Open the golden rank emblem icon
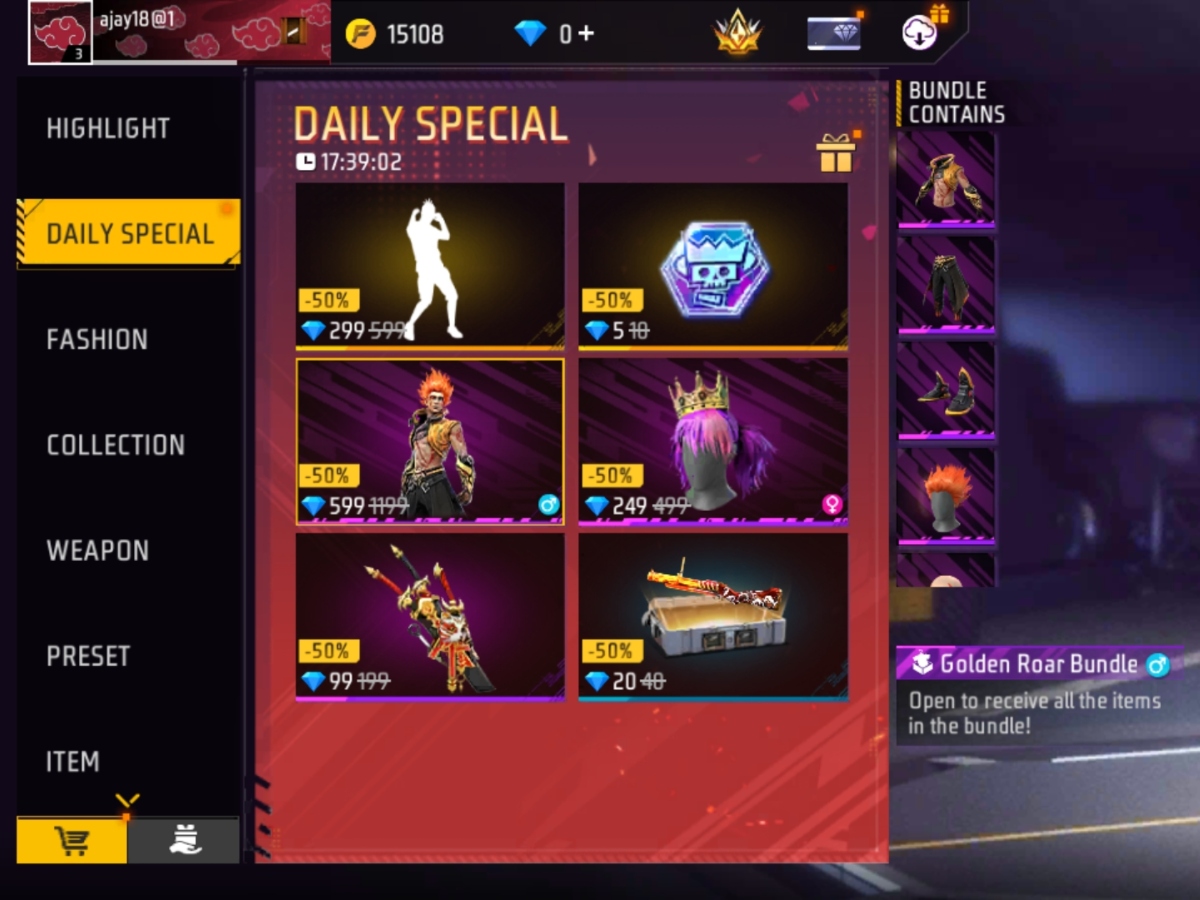 coord(737,34)
